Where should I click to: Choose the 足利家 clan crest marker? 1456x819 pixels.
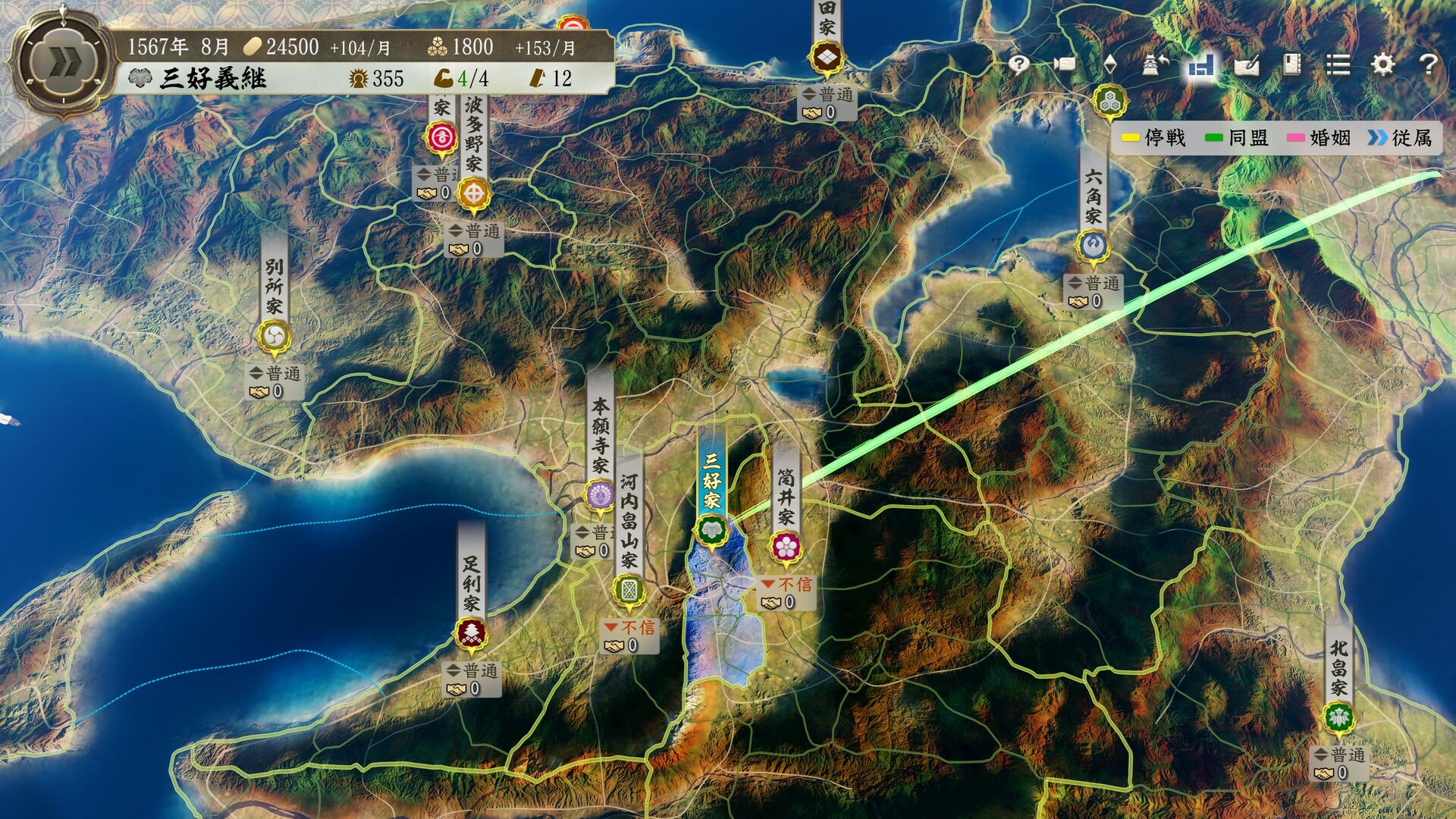pyautogui.click(x=472, y=632)
